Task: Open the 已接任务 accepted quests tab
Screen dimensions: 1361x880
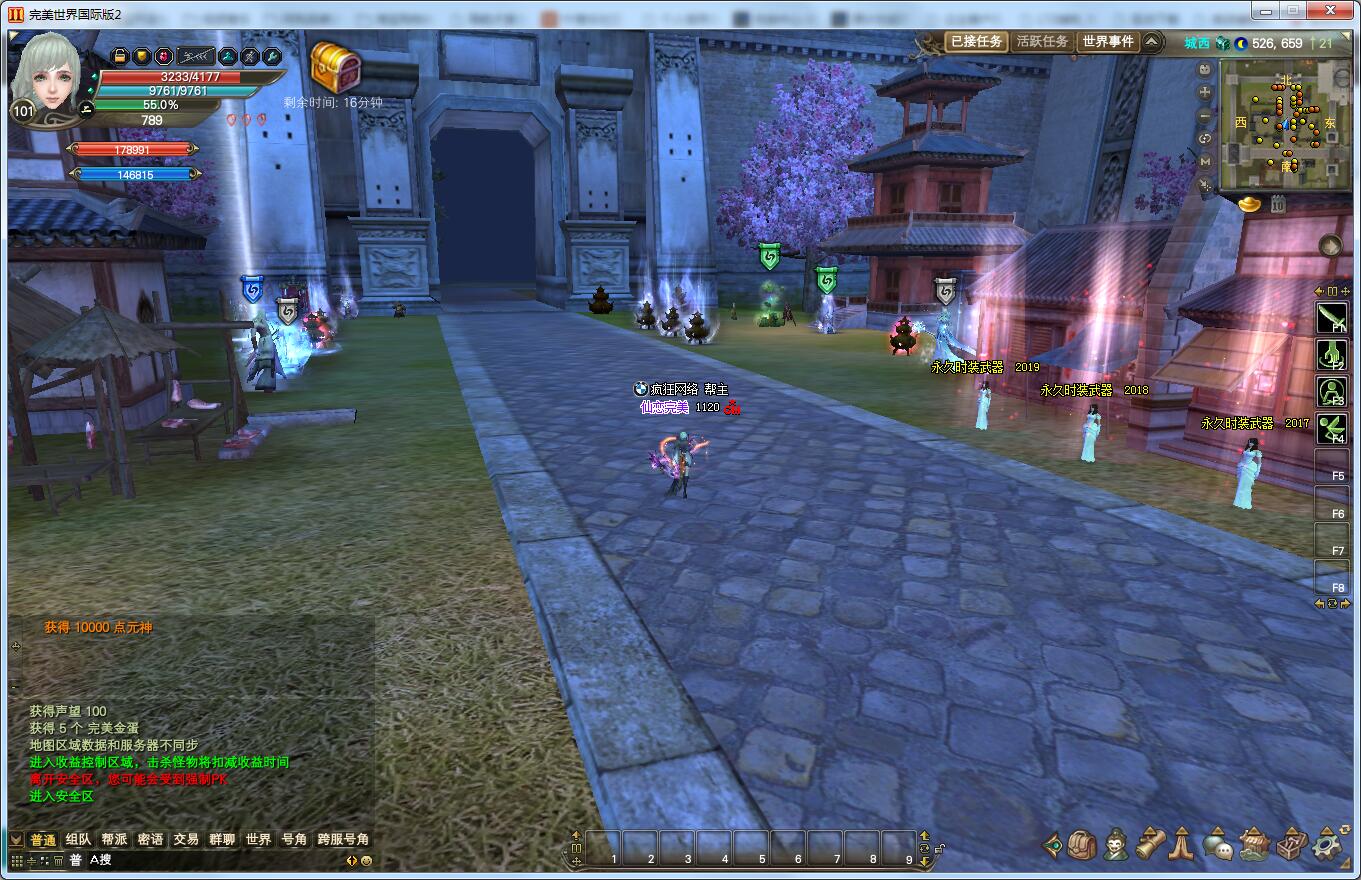Action: [x=975, y=42]
